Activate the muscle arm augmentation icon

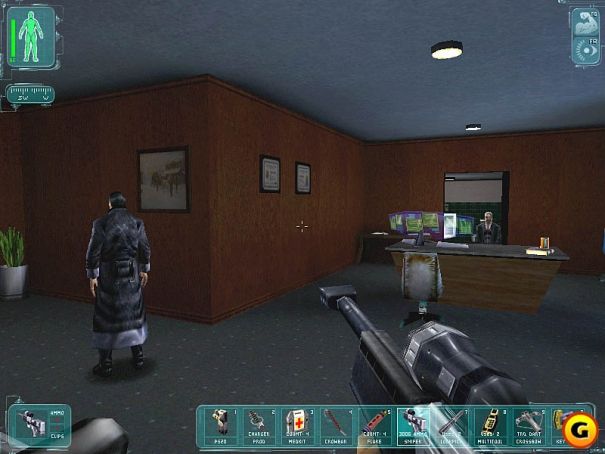point(585,24)
